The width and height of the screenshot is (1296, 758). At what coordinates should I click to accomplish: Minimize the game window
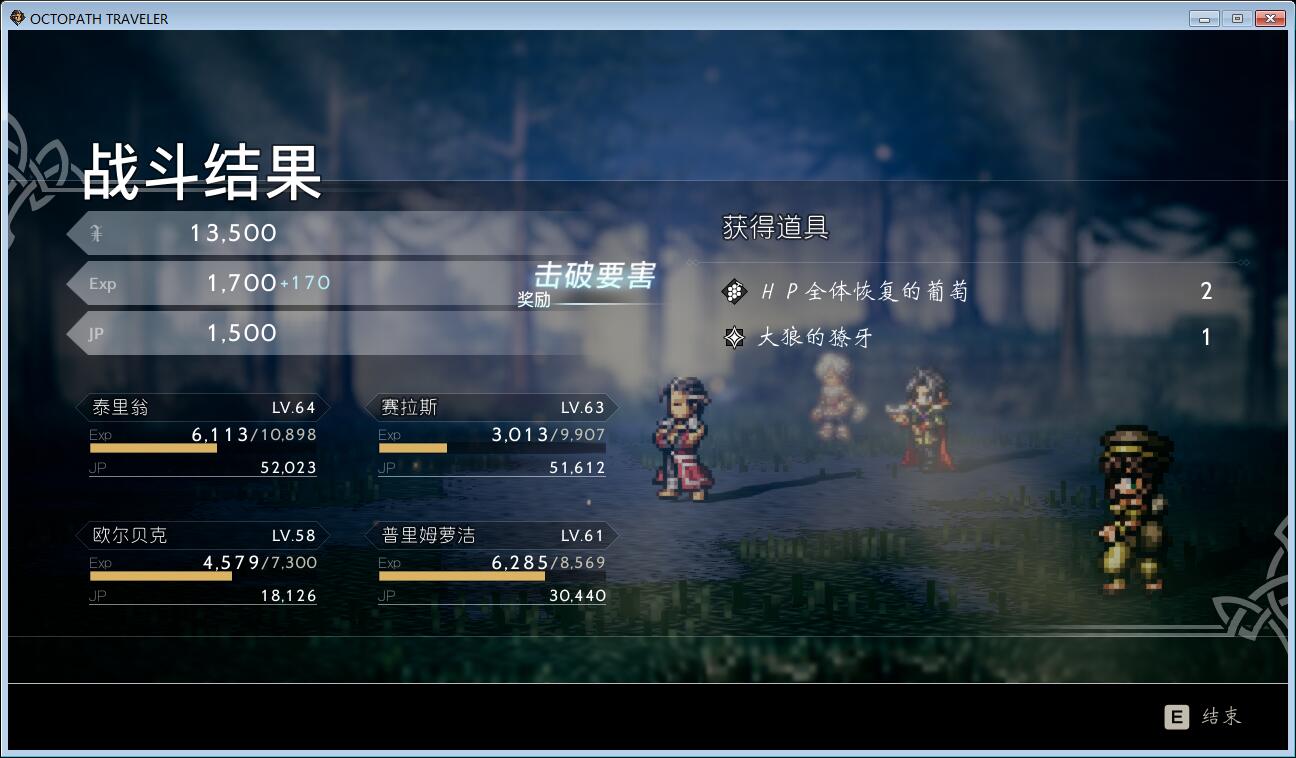click(x=1204, y=18)
